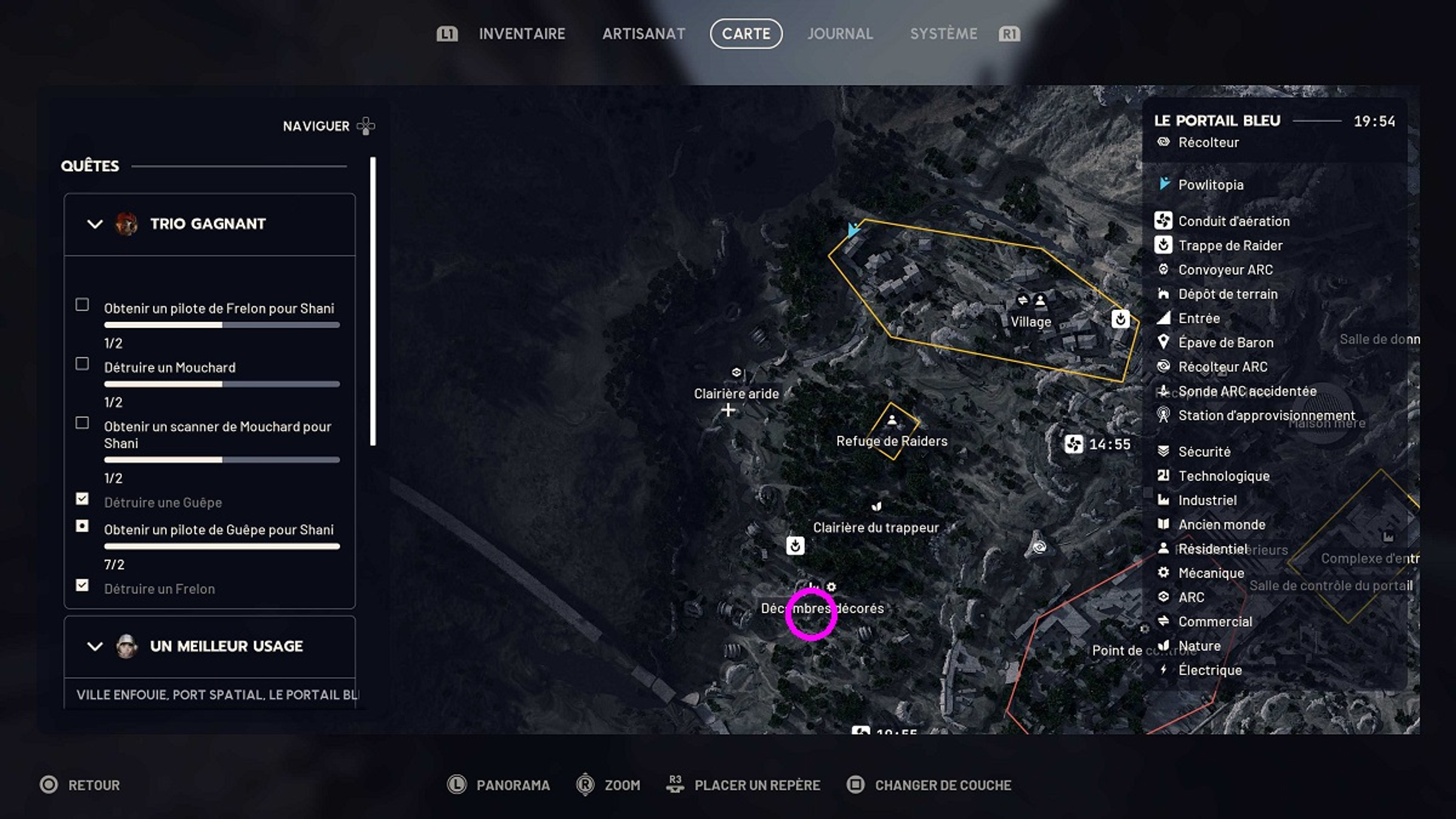Click the leaf marker at Clairière du trappeur

[x=875, y=505]
